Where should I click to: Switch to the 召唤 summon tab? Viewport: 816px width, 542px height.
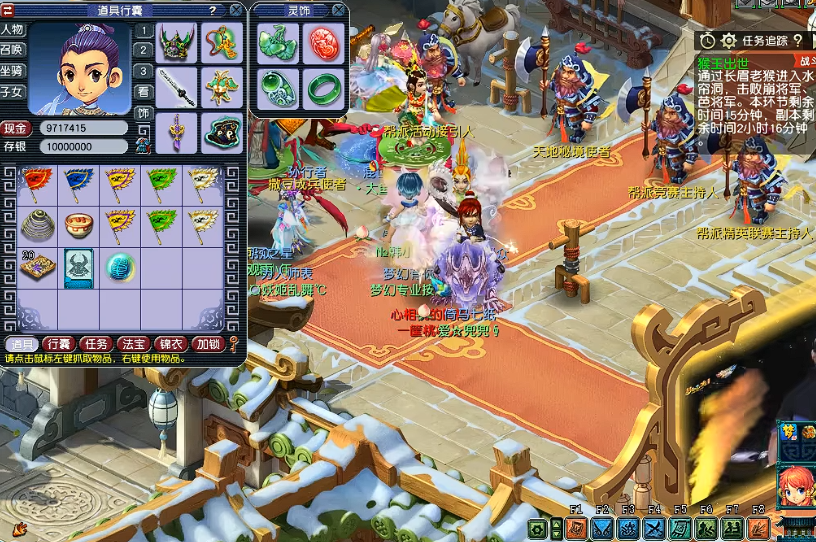pyautogui.click(x=13, y=50)
